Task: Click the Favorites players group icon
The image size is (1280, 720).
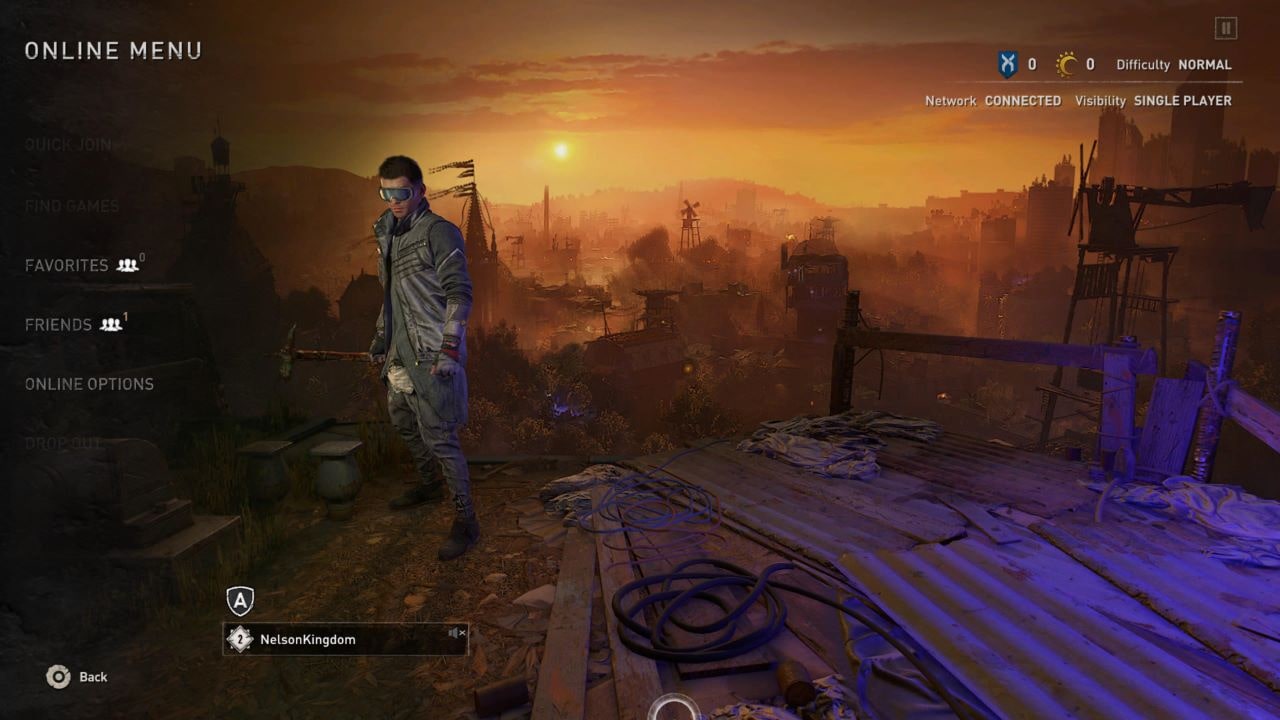Action: click(127, 266)
